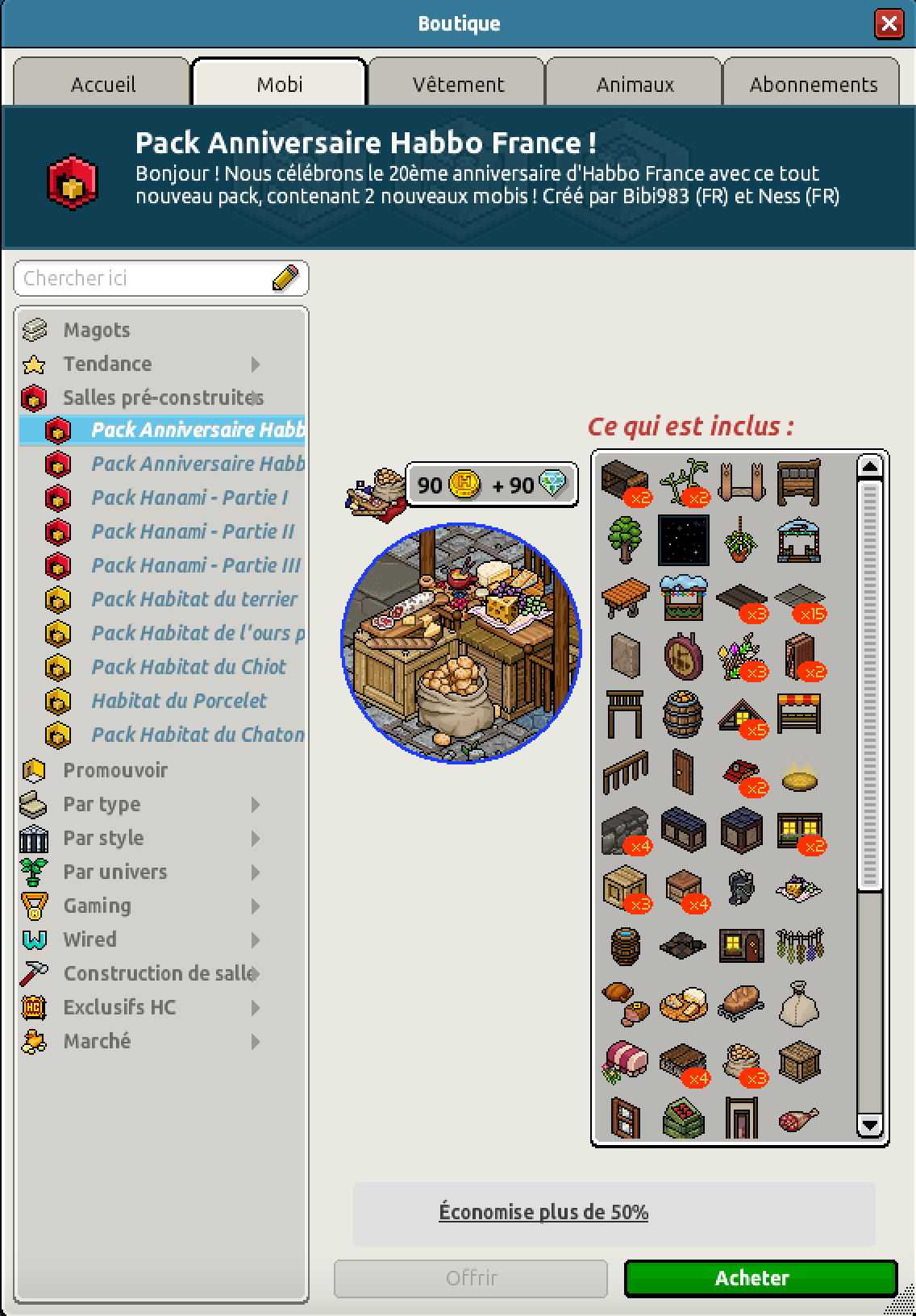916x1316 pixels.
Task: Buy the pack with Acheter
Action: 760,1278
